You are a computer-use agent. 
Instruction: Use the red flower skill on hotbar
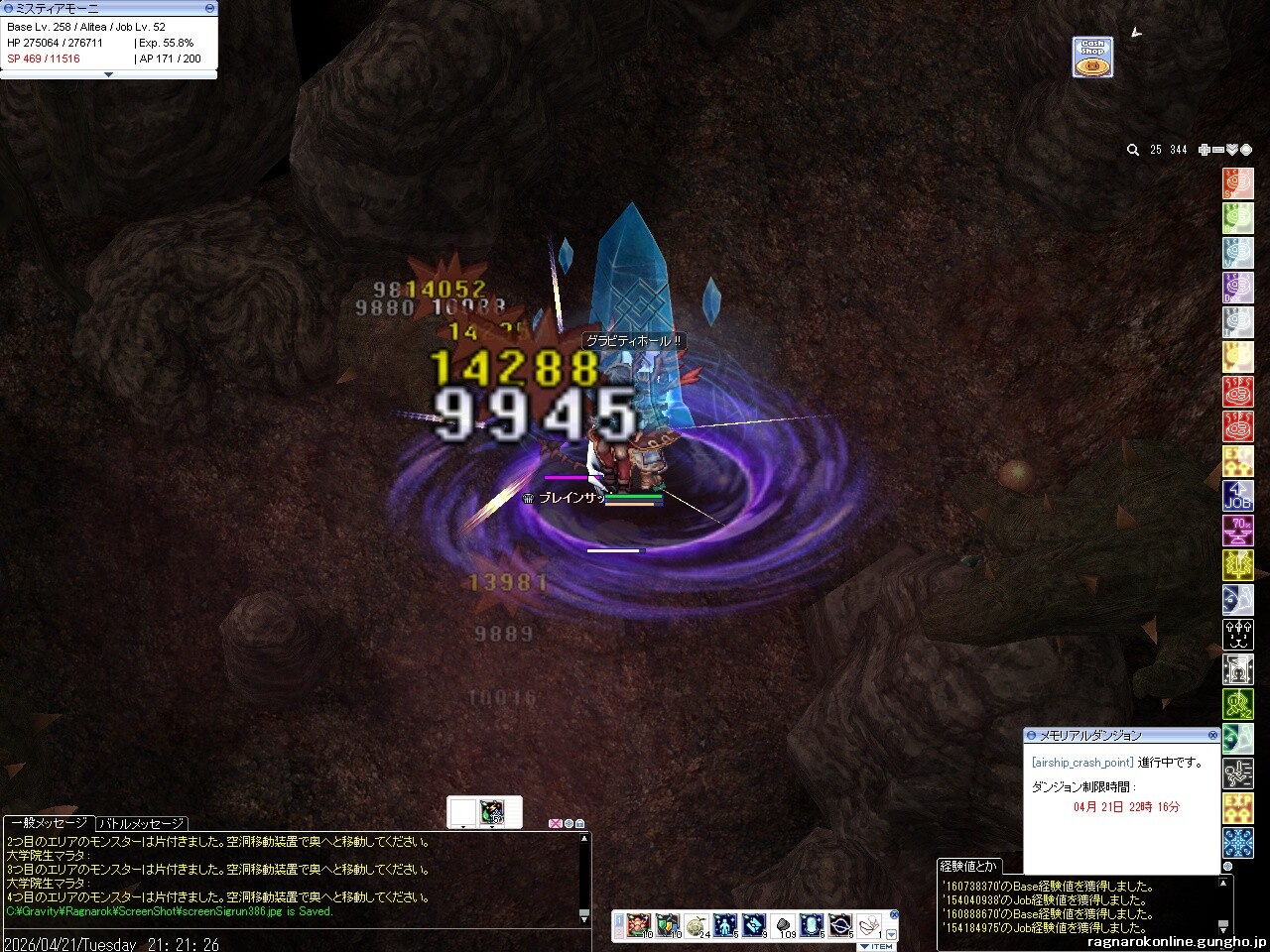pos(640,925)
